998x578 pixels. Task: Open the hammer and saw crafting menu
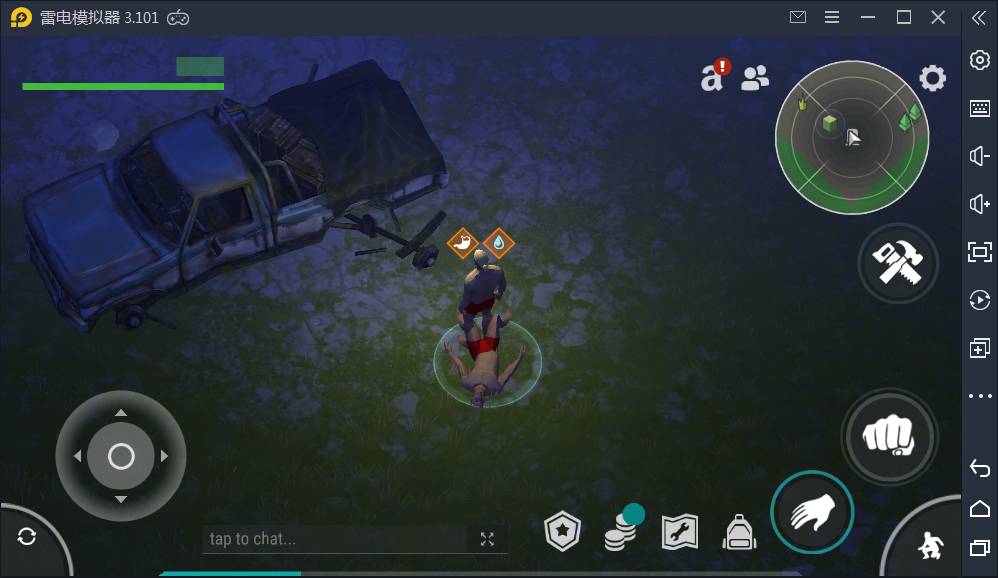pyautogui.click(x=897, y=262)
